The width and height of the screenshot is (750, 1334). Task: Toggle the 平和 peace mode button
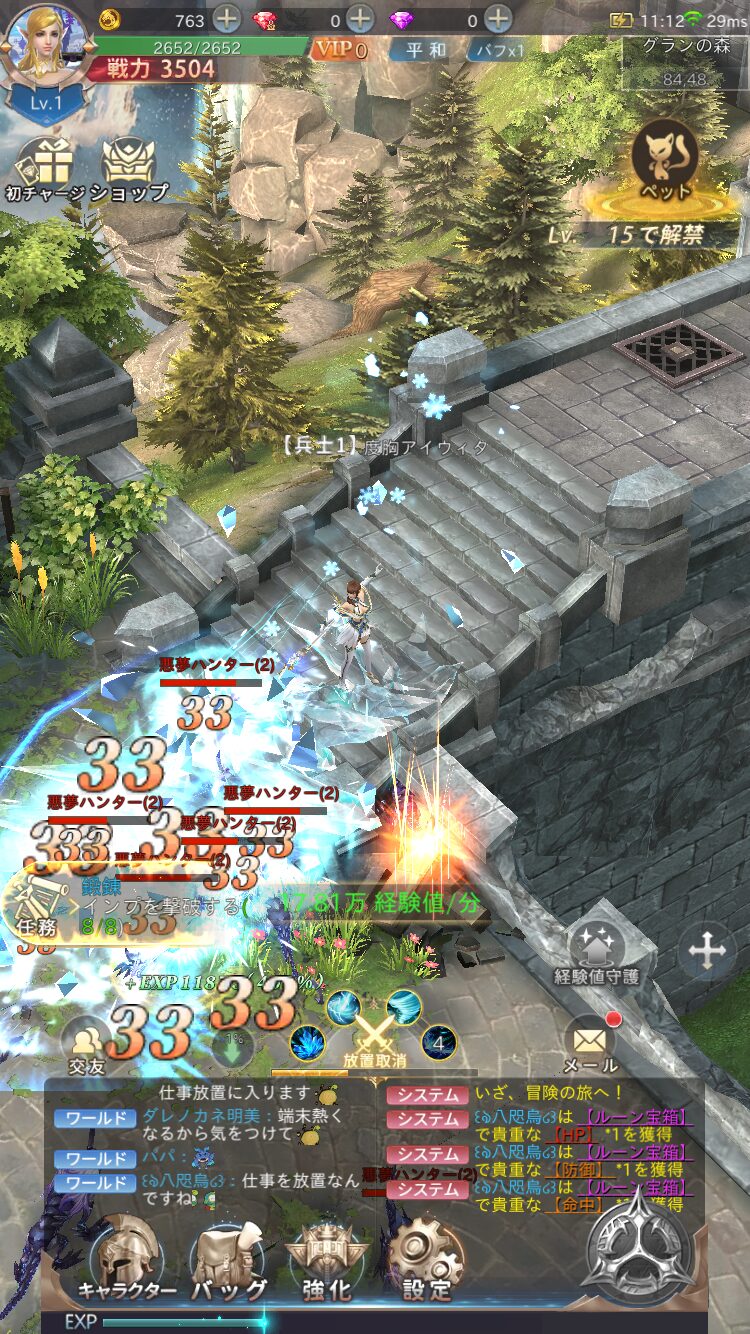click(426, 50)
